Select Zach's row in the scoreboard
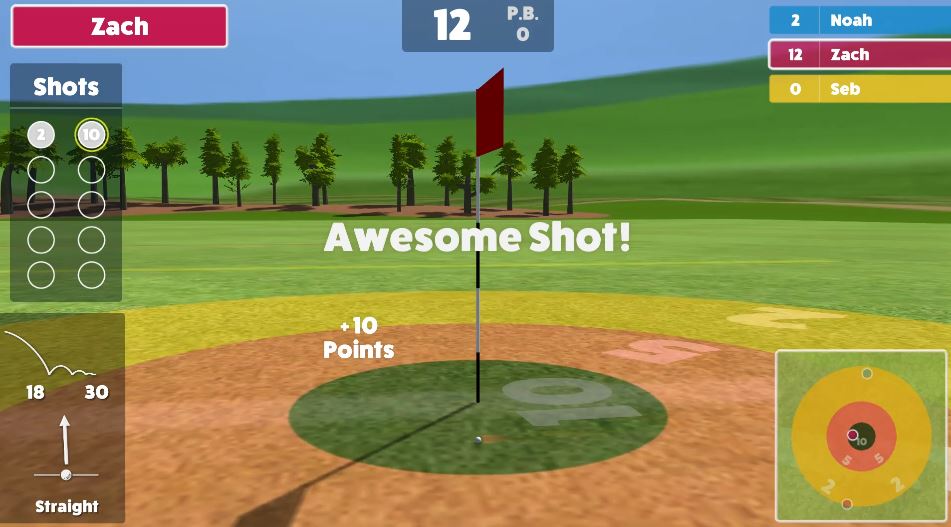Image resolution: width=951 pixels, height=527 pixels. [x=858, y=55]
